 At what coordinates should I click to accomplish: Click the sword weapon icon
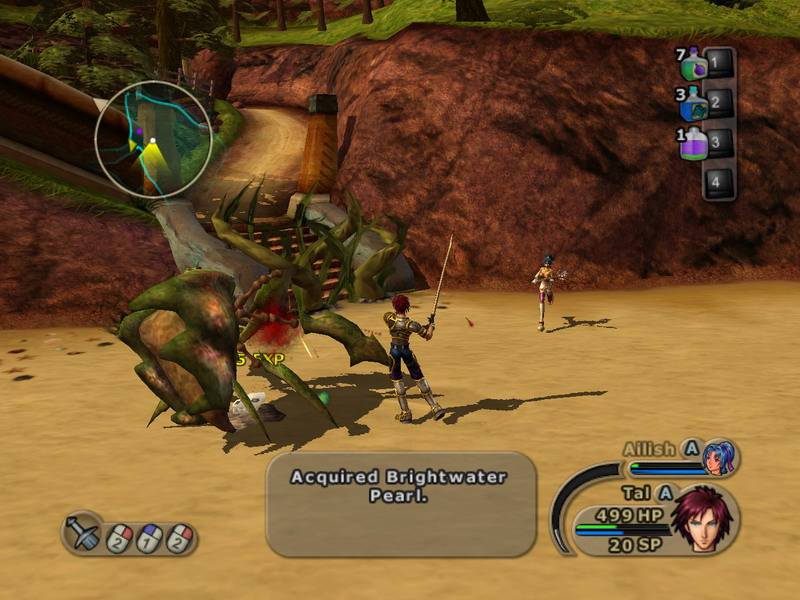pyautogui.click(x=82, y=534)
